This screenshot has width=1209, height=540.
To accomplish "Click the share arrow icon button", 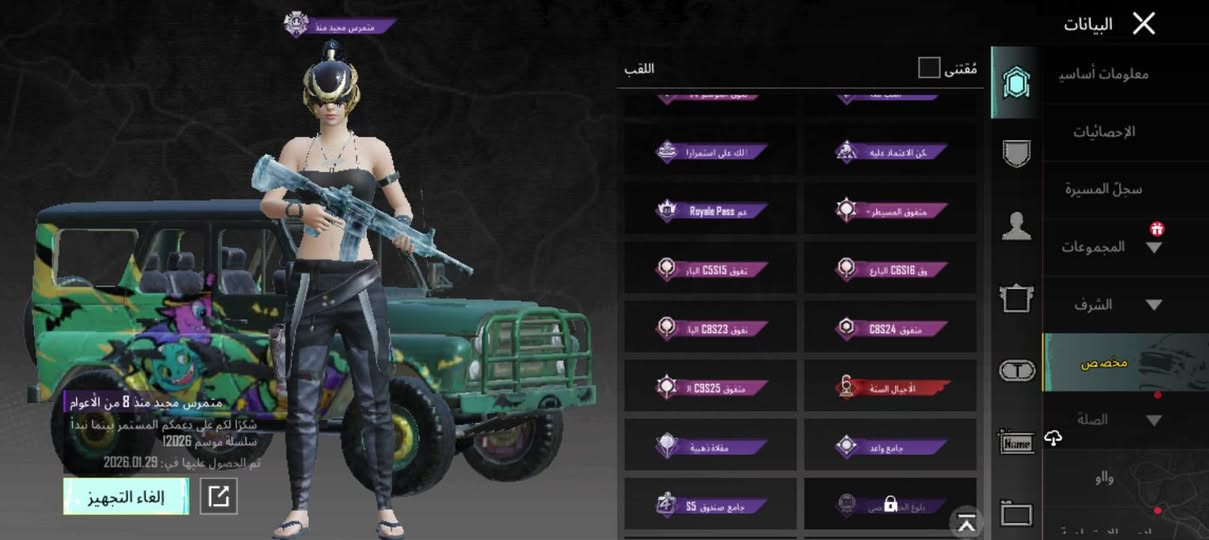I will pos(219,496).
